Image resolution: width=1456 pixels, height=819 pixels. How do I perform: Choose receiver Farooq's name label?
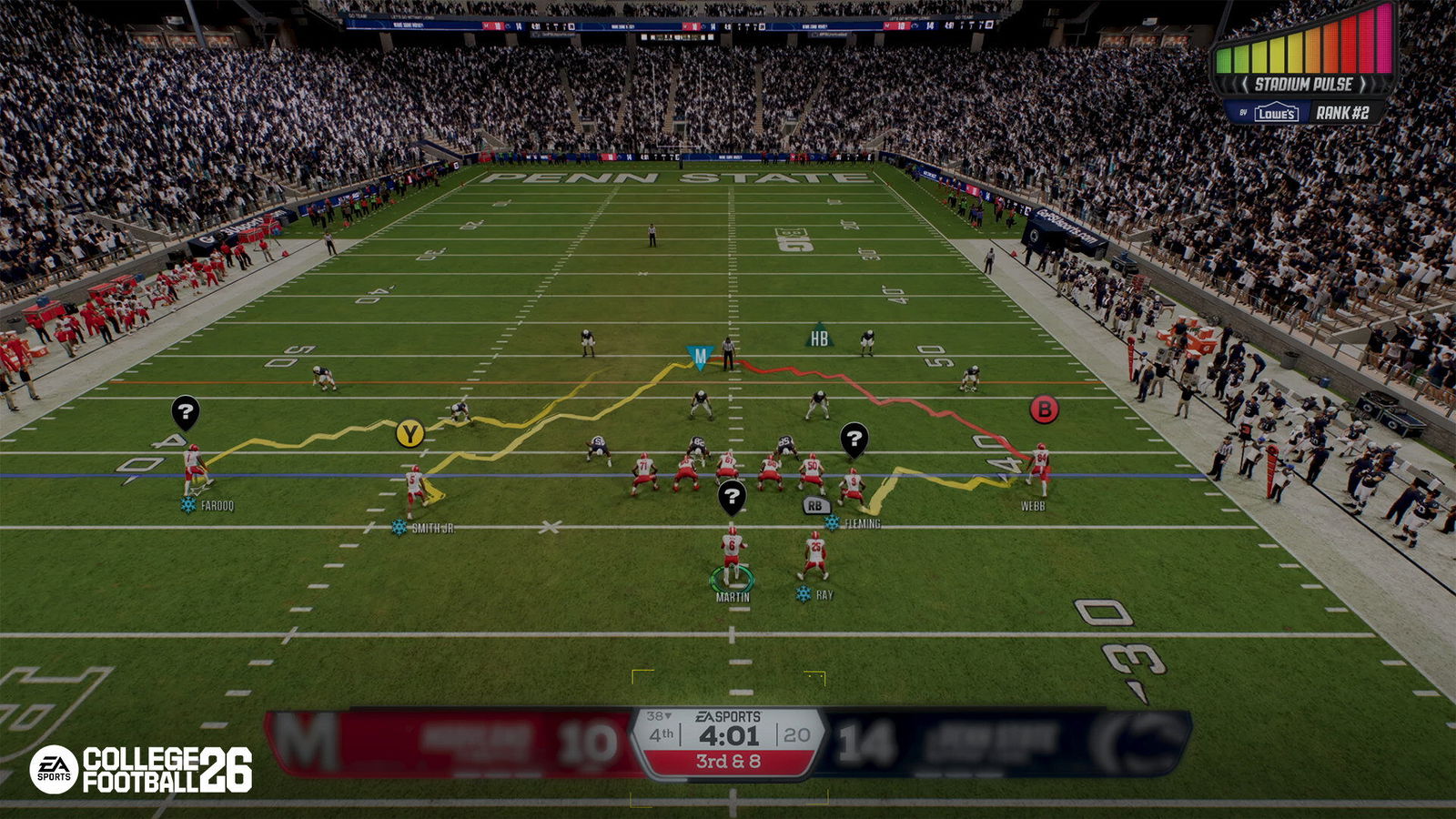217,506
